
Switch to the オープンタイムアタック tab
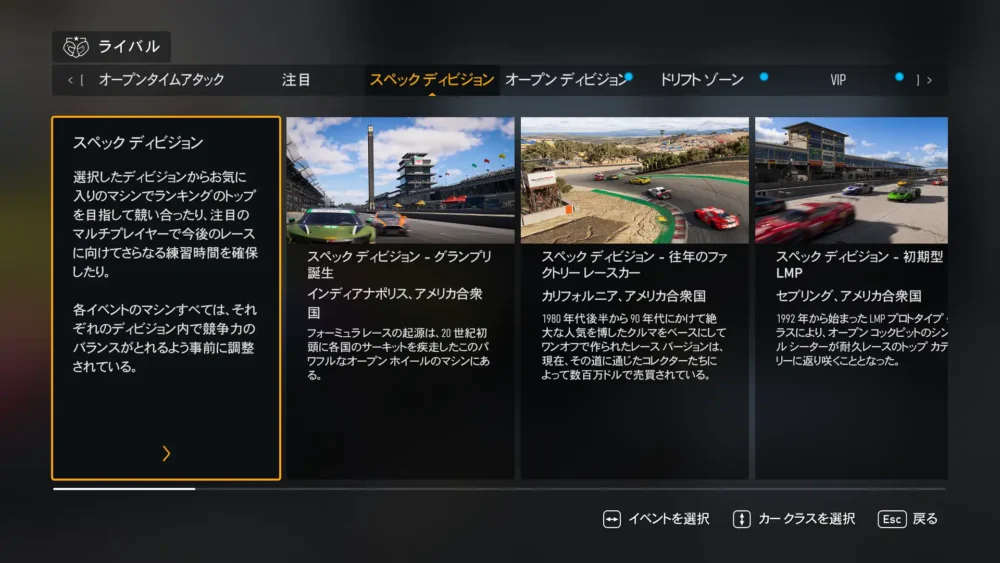point(161,80)
